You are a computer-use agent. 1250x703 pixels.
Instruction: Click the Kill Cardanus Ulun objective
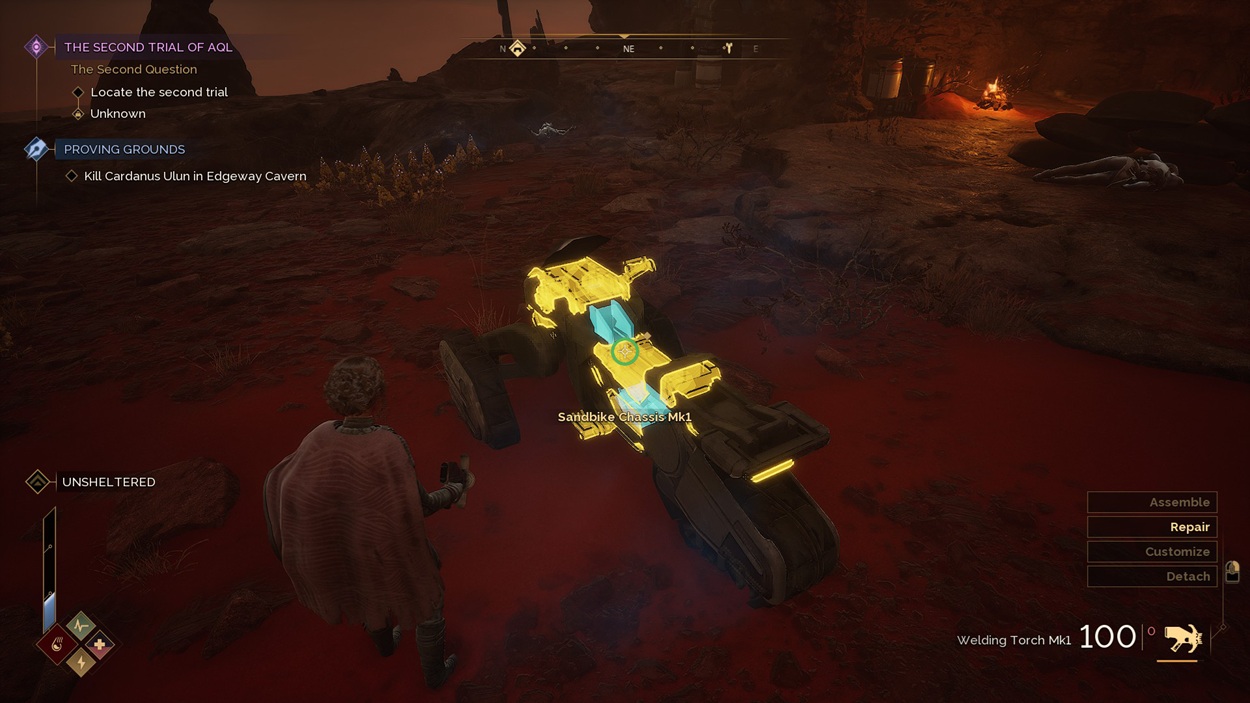pyautogui.click(x=195, y=176)
